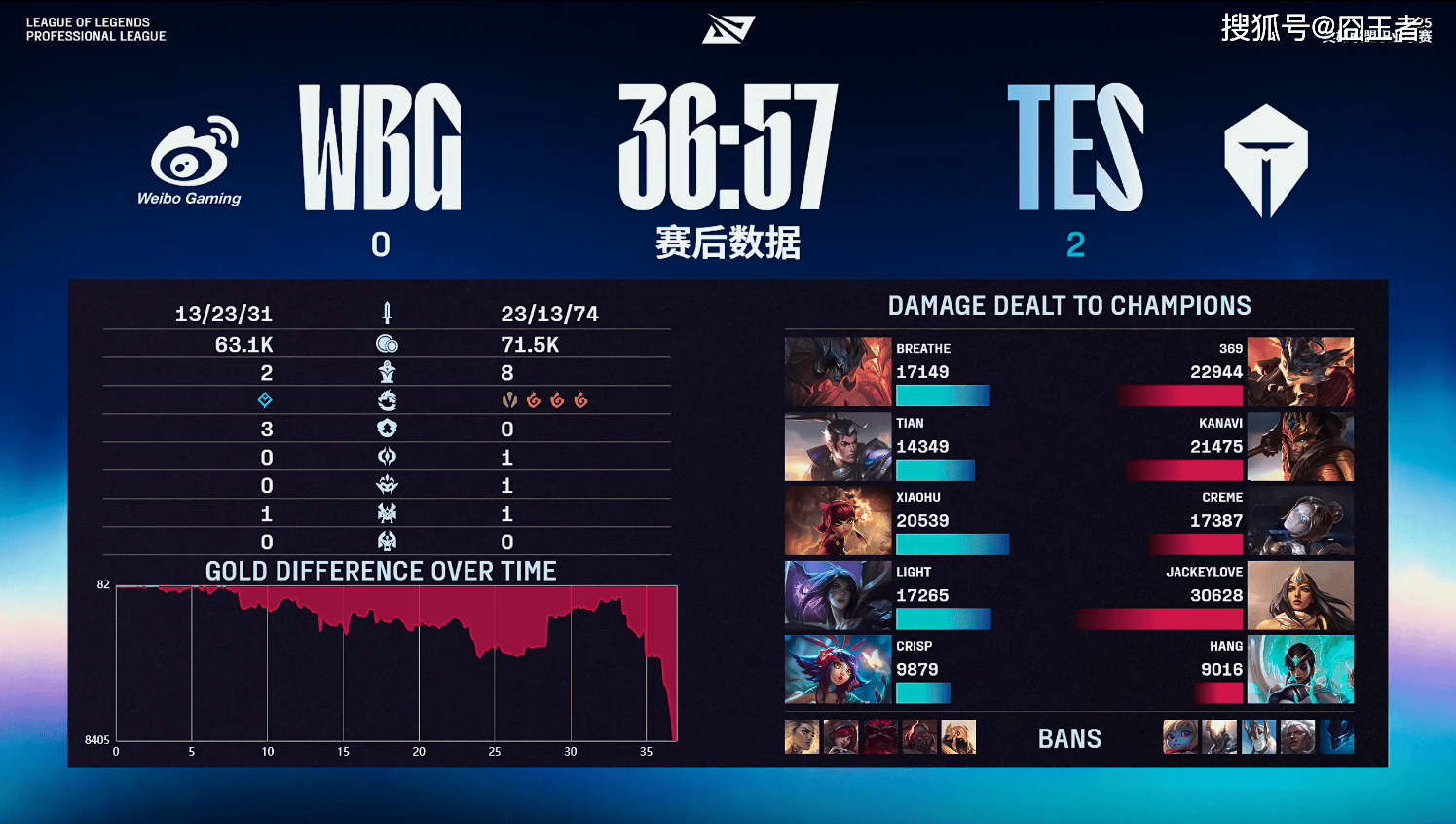
Task: Click Xiaohu's champion portrait
Action: tap(838, 521)
